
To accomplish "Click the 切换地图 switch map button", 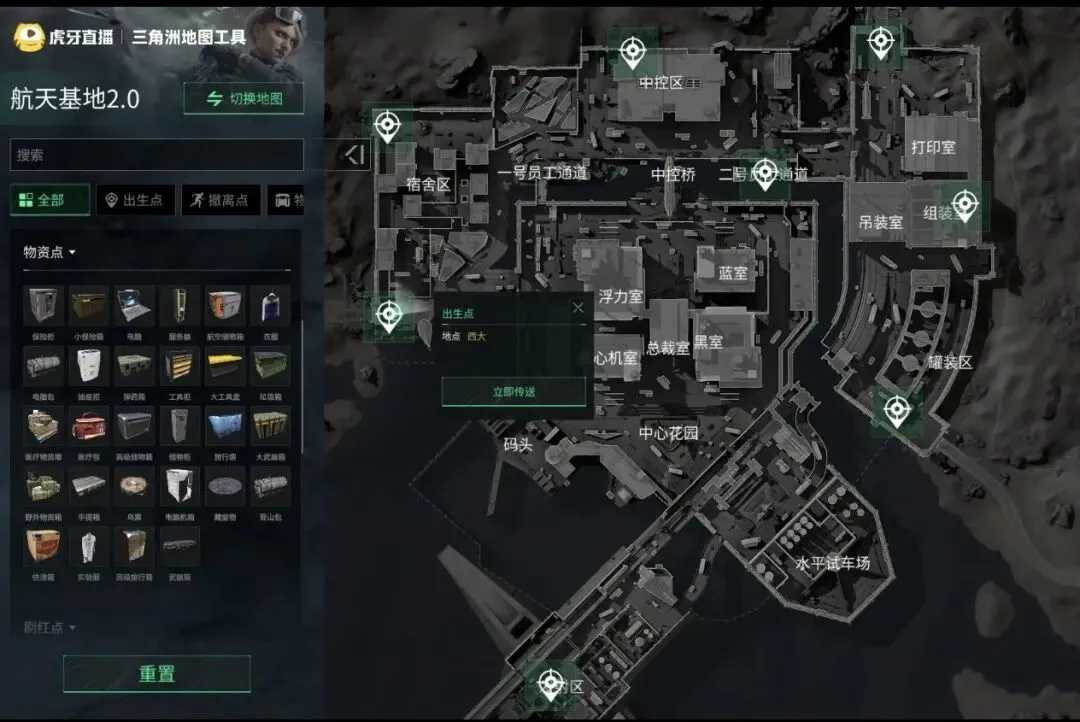I will pyautogui.click(x=244, y=99).
